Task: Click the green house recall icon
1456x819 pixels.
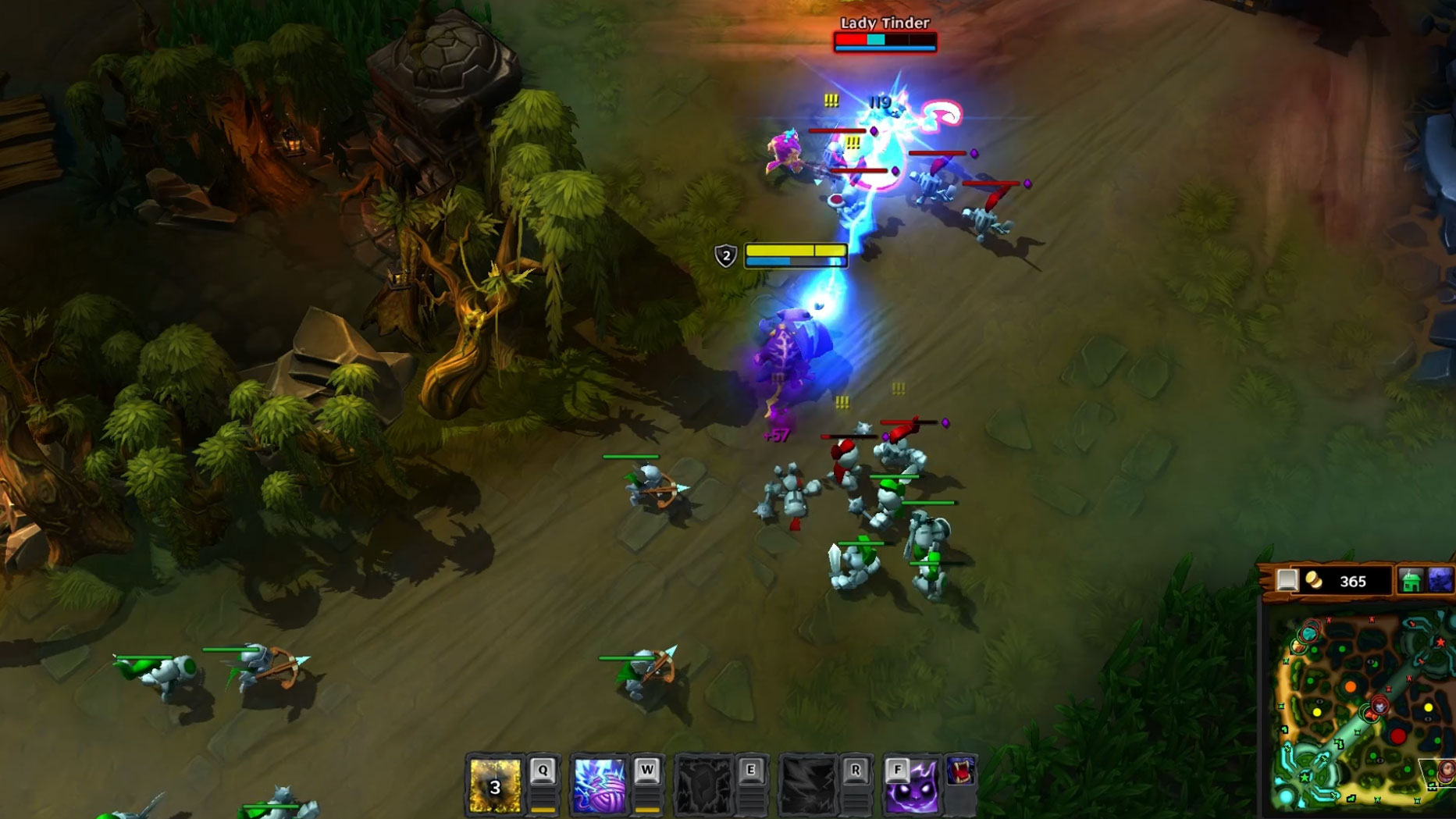Action: click(x=1410, y=581)
